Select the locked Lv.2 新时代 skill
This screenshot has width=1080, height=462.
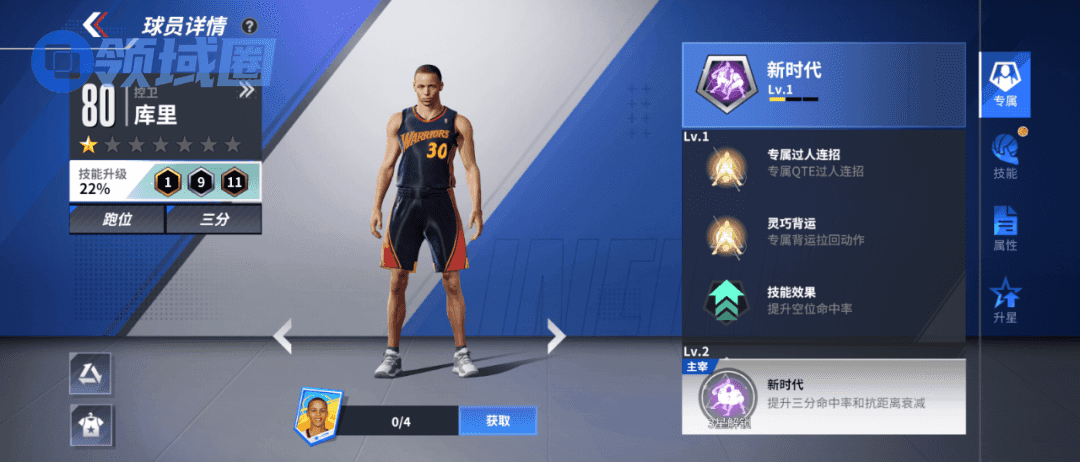tap(823, 397)
